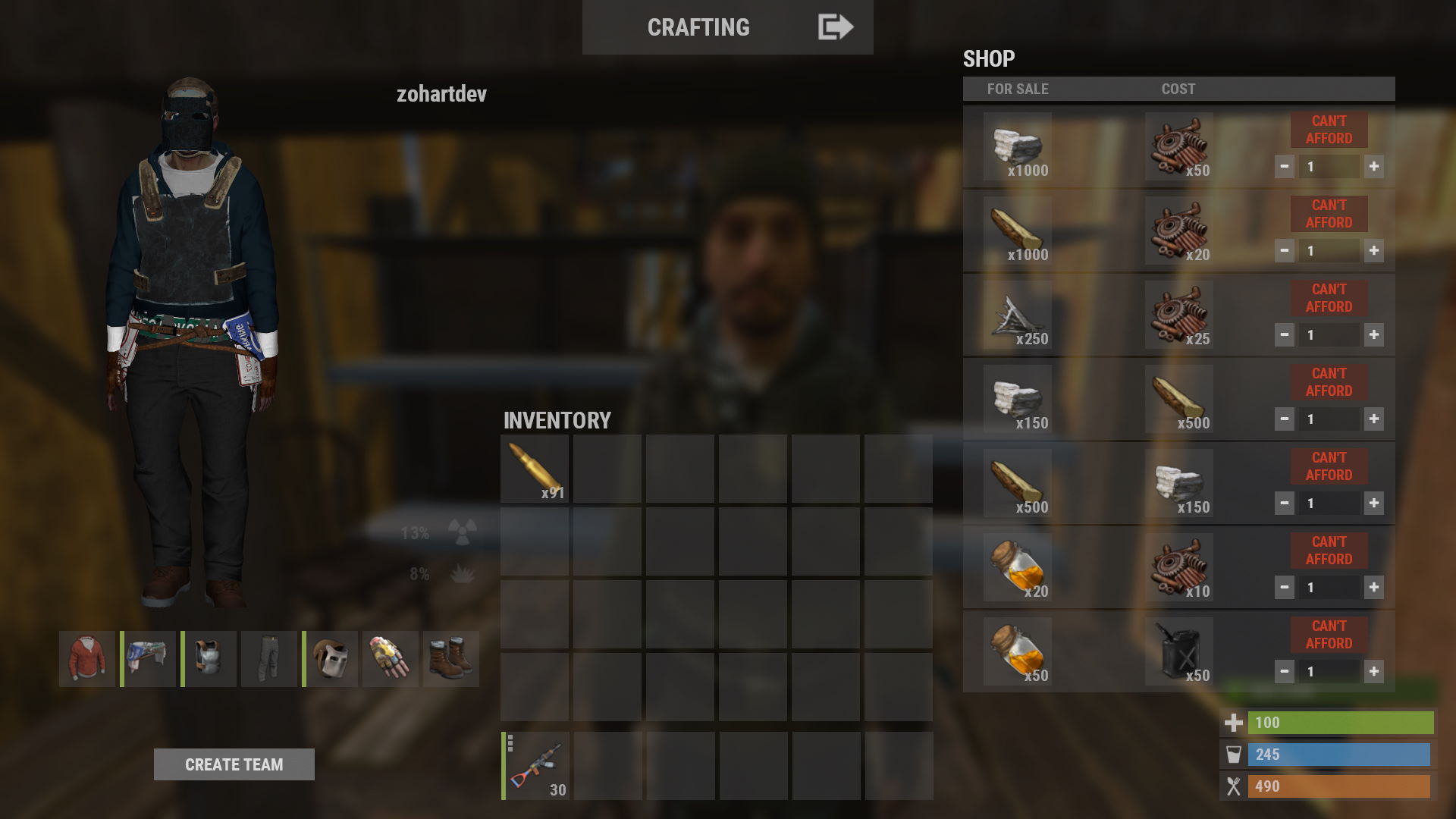Select the red hoodie clothing slot

tap(87, 659)
